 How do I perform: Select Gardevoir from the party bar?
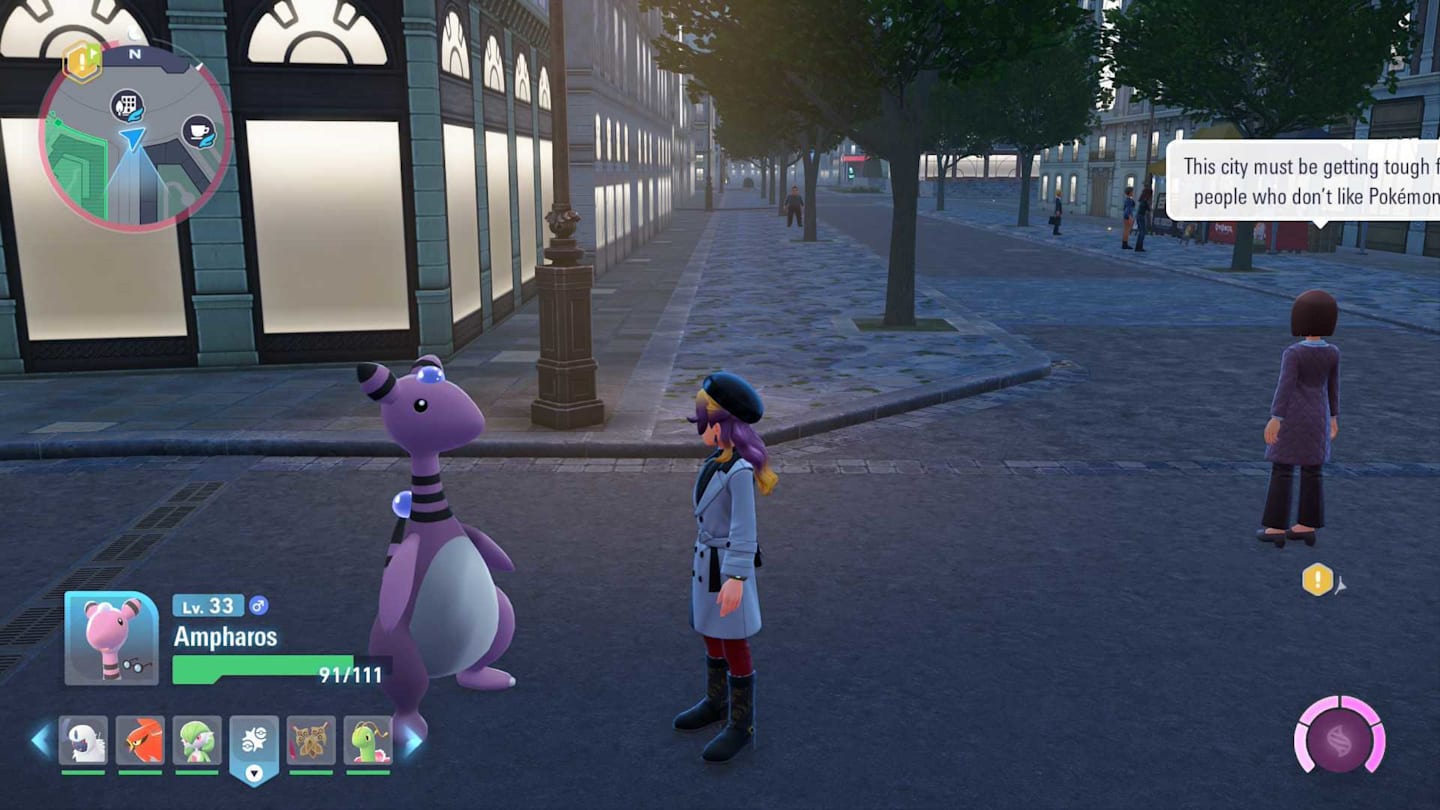(x=197, y=741)
